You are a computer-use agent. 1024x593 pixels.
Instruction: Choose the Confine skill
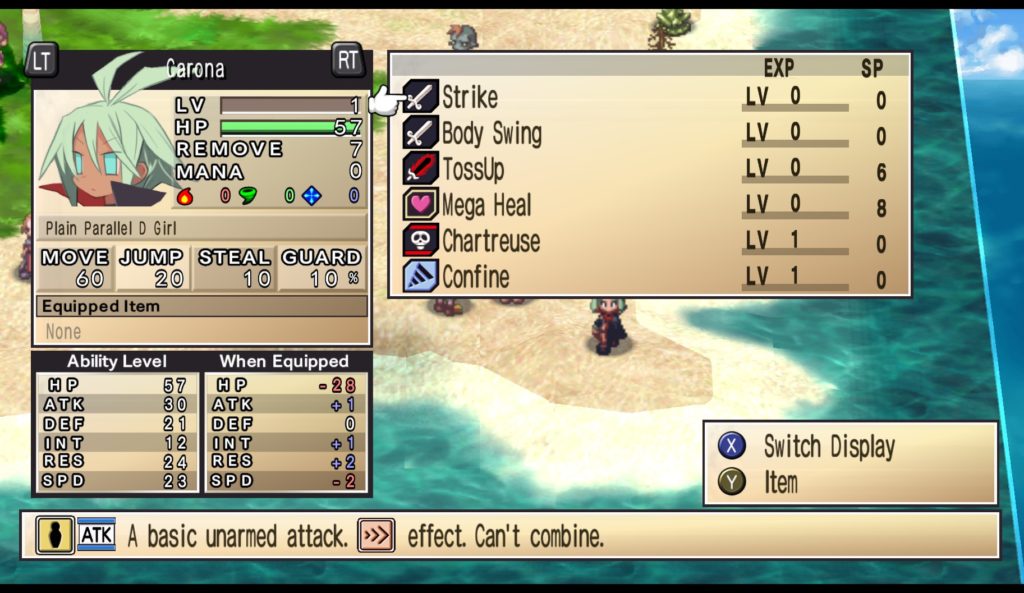(475, 277)
